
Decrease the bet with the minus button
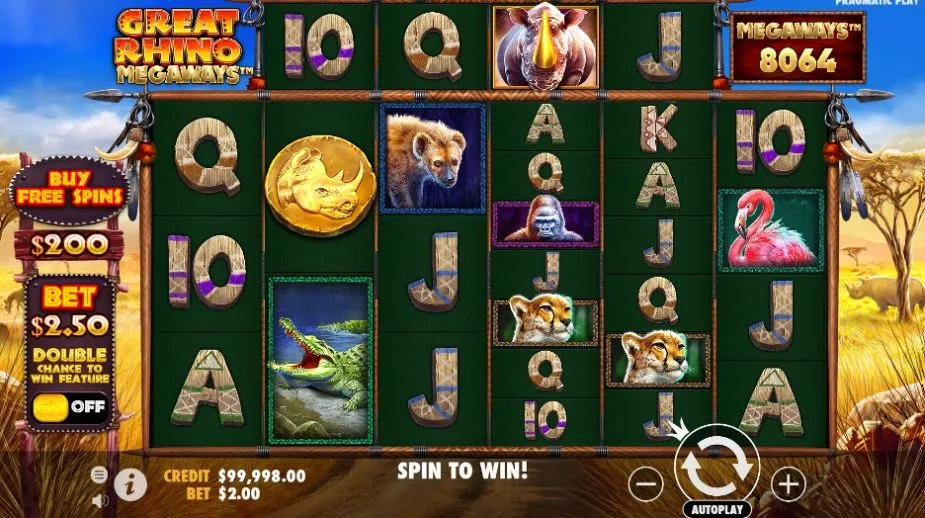pyautogui.click(x=646, y=484)
